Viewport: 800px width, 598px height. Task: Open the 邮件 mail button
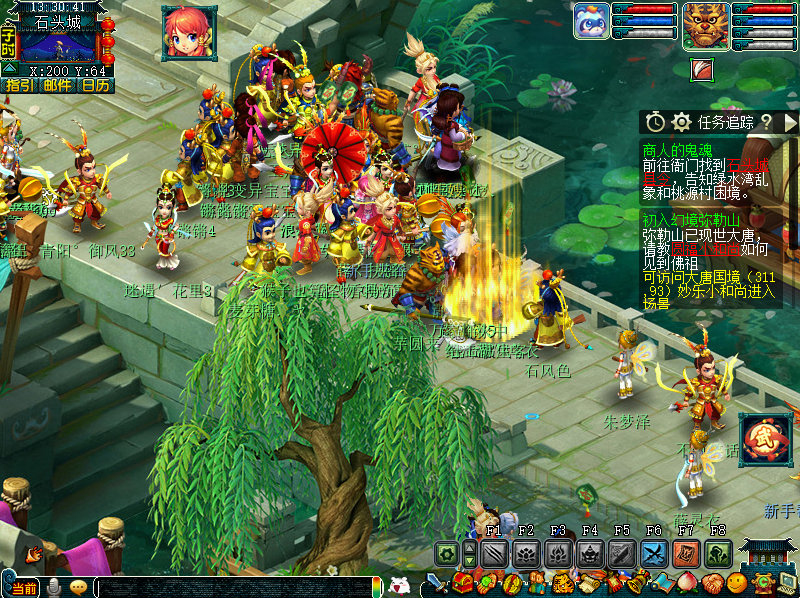click(x=57, y=86)
